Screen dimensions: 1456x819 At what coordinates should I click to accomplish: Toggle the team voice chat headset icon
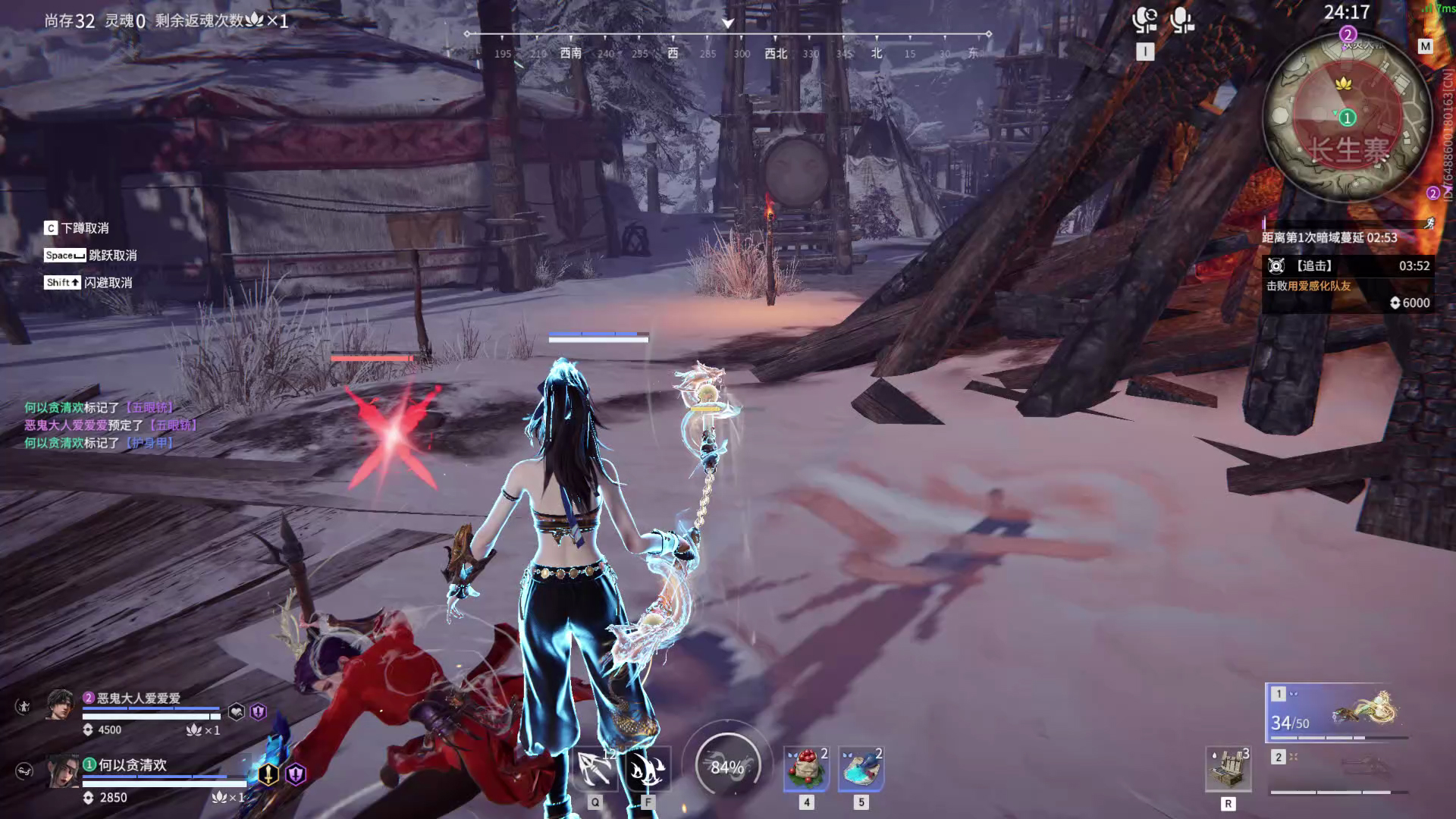(x=1144, y=20)
